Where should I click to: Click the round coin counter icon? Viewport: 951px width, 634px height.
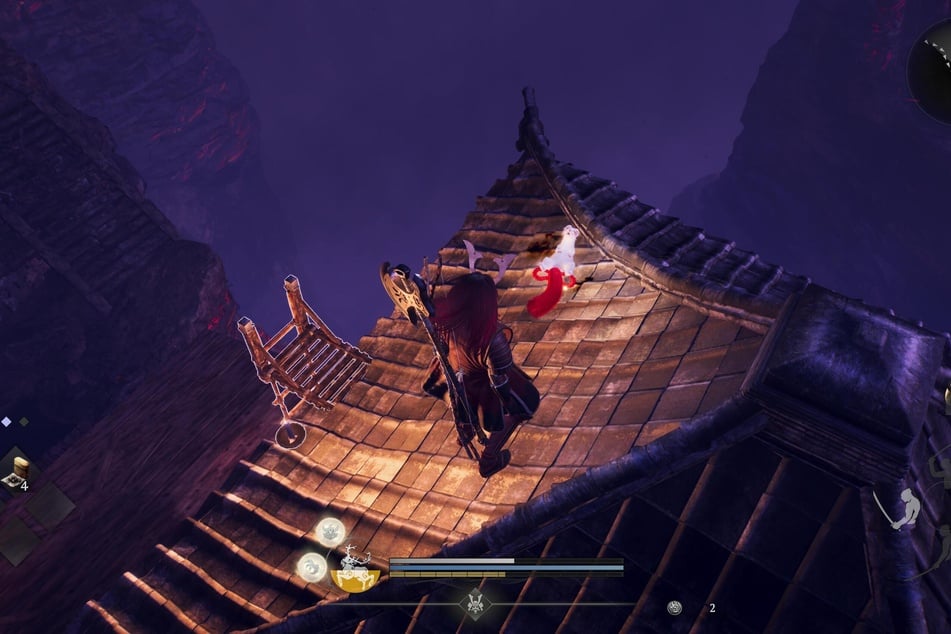click(x=675, y=607)
